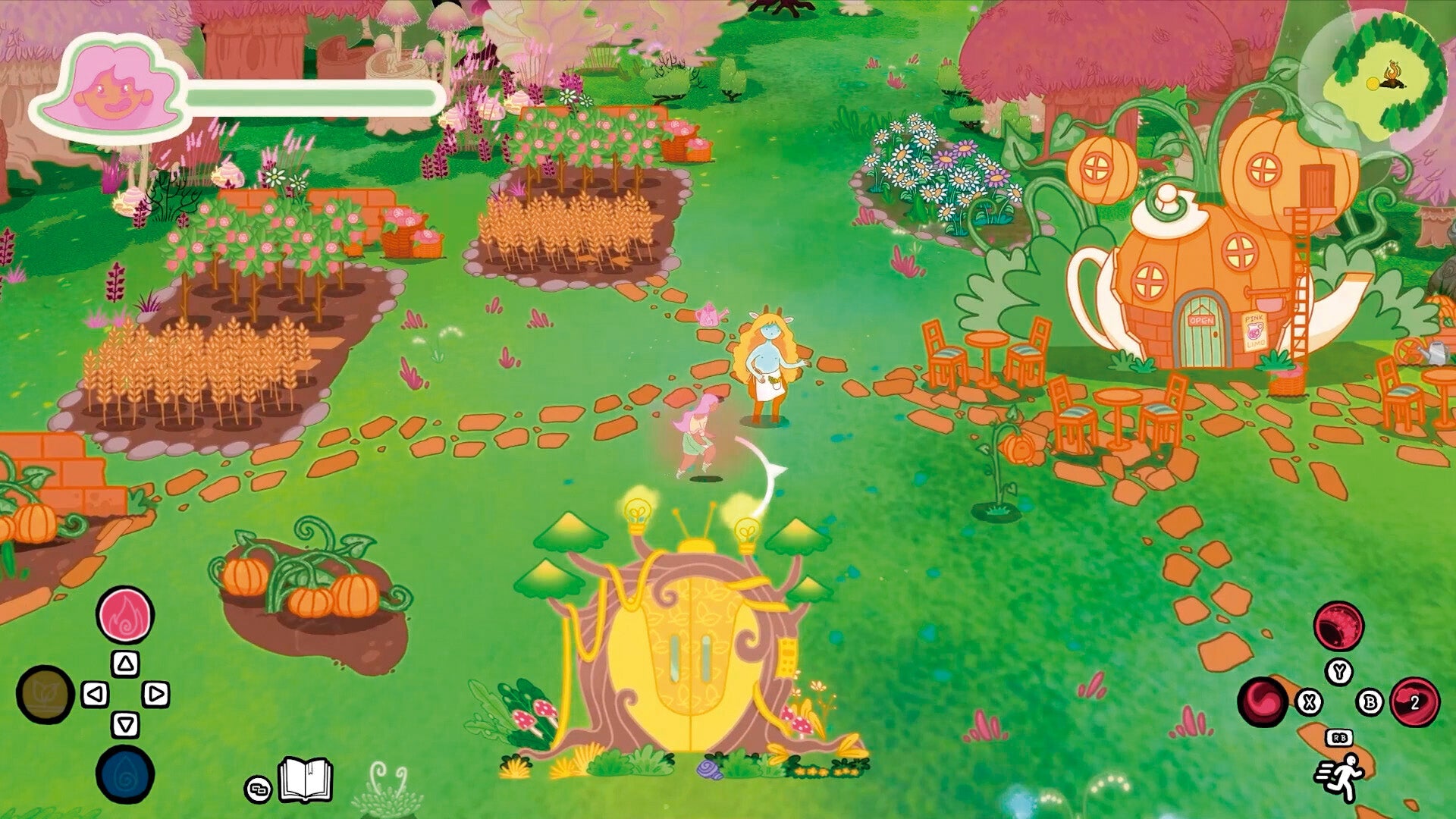1456x819 pixels.
Task: Click the Pink Limo poster on the teapot house
Action: [1255, 331]
